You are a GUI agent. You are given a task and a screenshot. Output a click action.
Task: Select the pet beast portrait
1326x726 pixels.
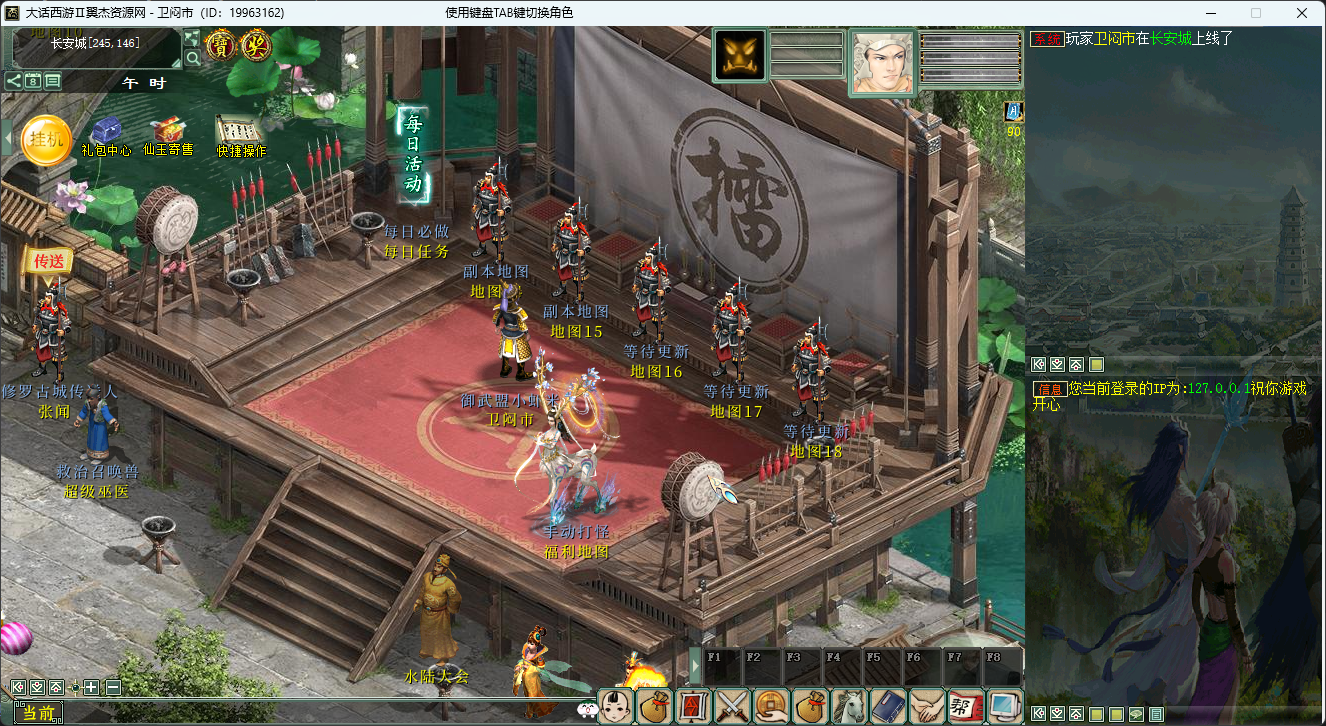[x=740, y=55]
